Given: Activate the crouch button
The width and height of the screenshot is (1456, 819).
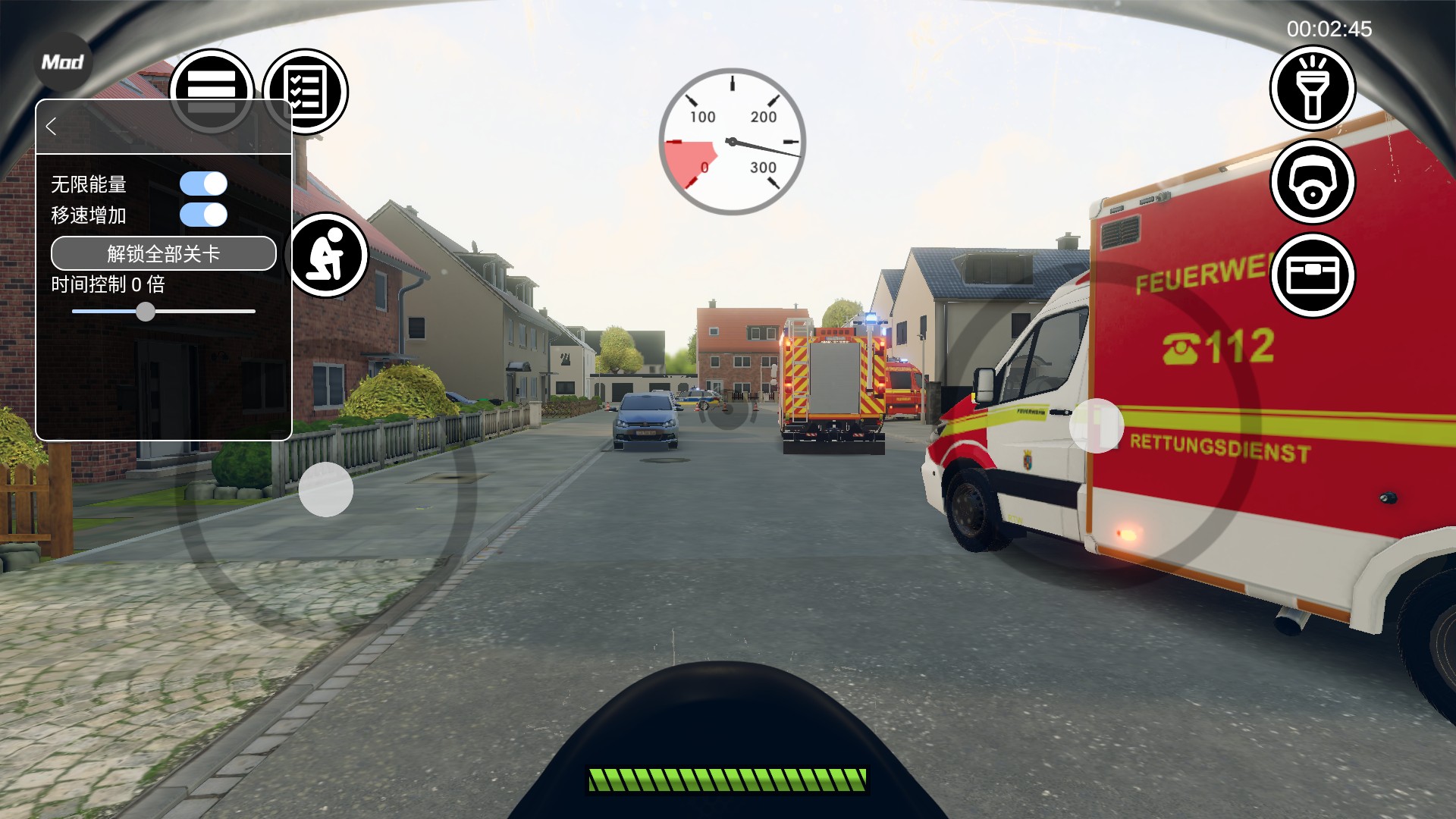Looking at the screenshot, I should point(328,256).
